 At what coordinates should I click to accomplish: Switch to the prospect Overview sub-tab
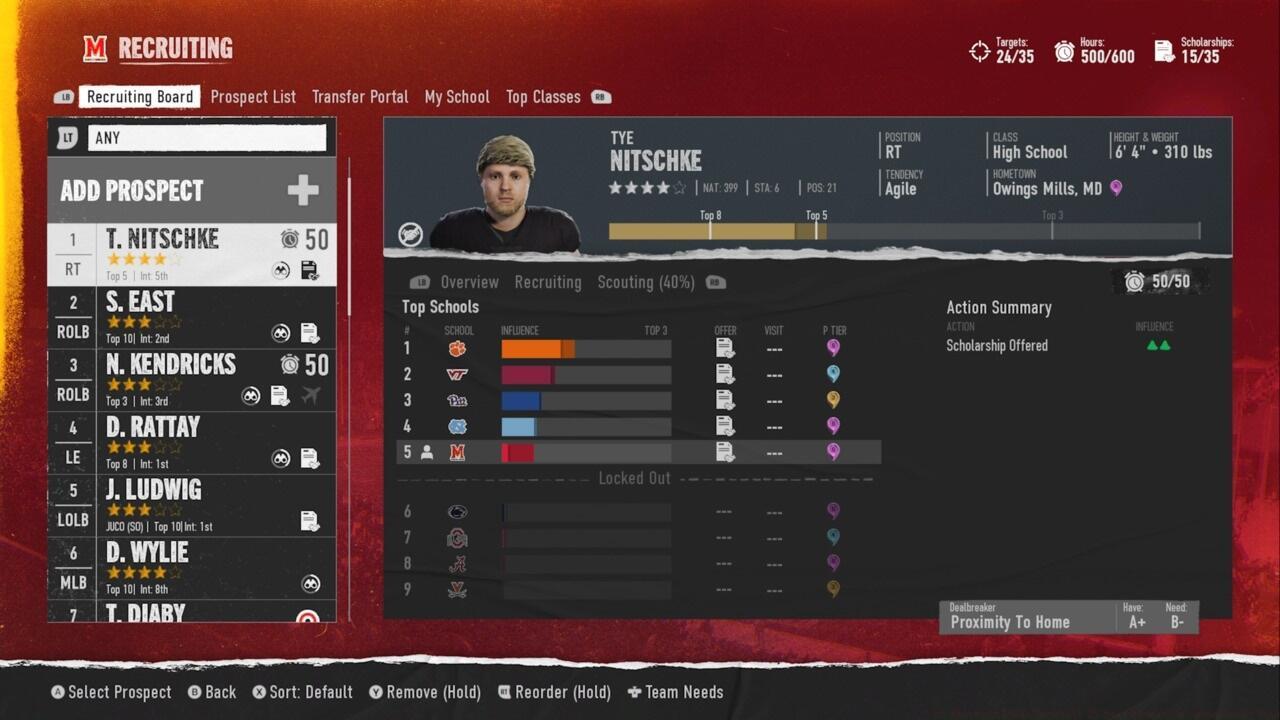(469, 282)
